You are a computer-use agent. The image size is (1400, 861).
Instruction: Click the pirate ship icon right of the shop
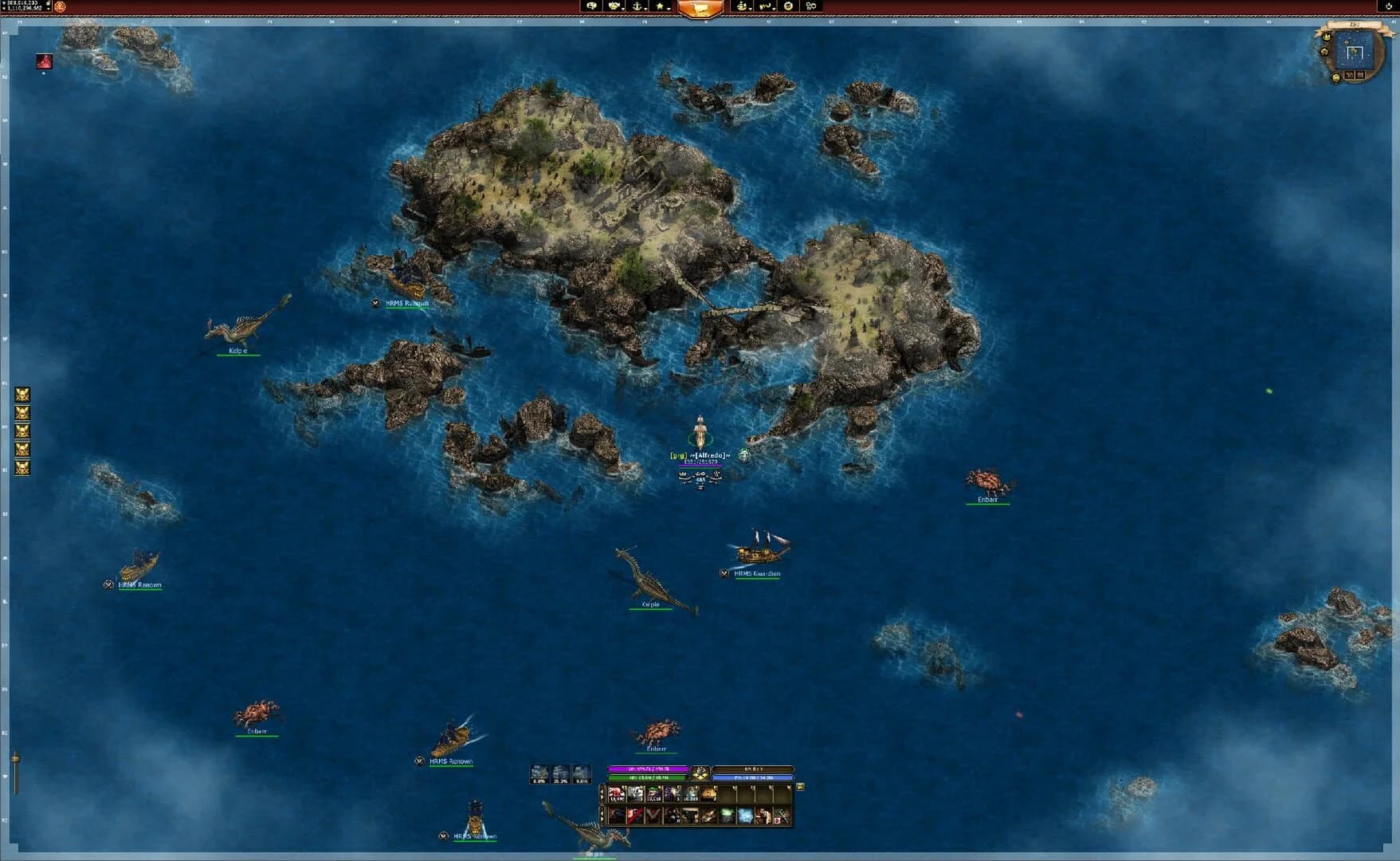742,6
